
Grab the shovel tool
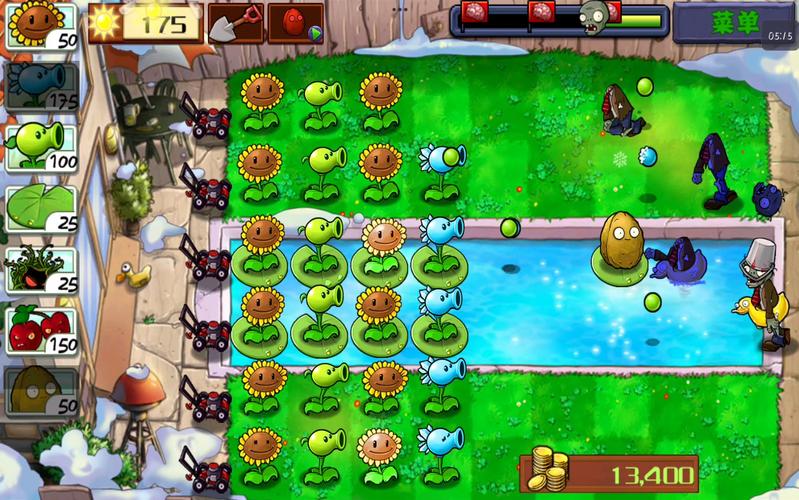click(236, 23)
